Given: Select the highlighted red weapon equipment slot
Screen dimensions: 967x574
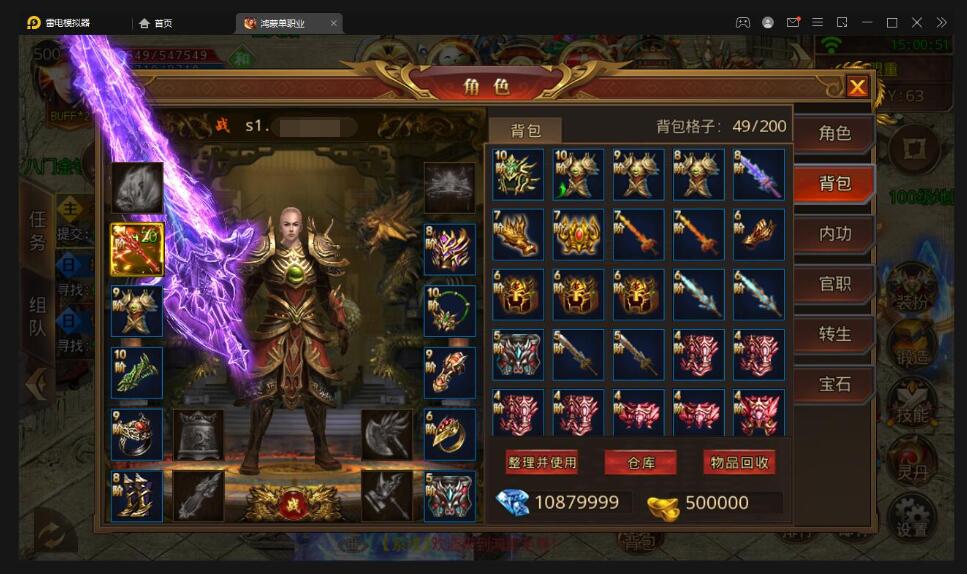Looking at the screenshot, I should [x=137, y=249].
